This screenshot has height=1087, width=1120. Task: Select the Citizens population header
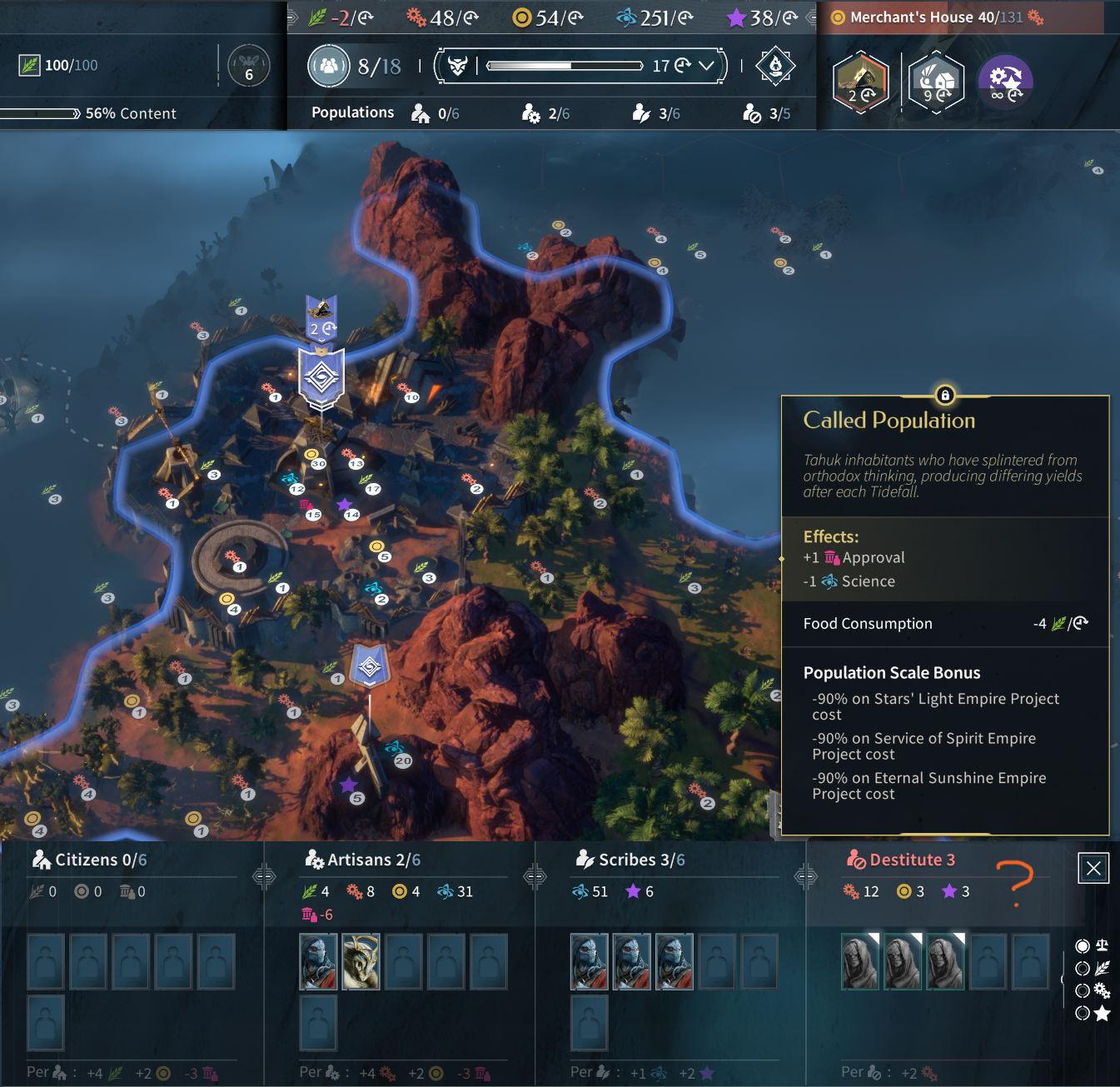point(89,860)
